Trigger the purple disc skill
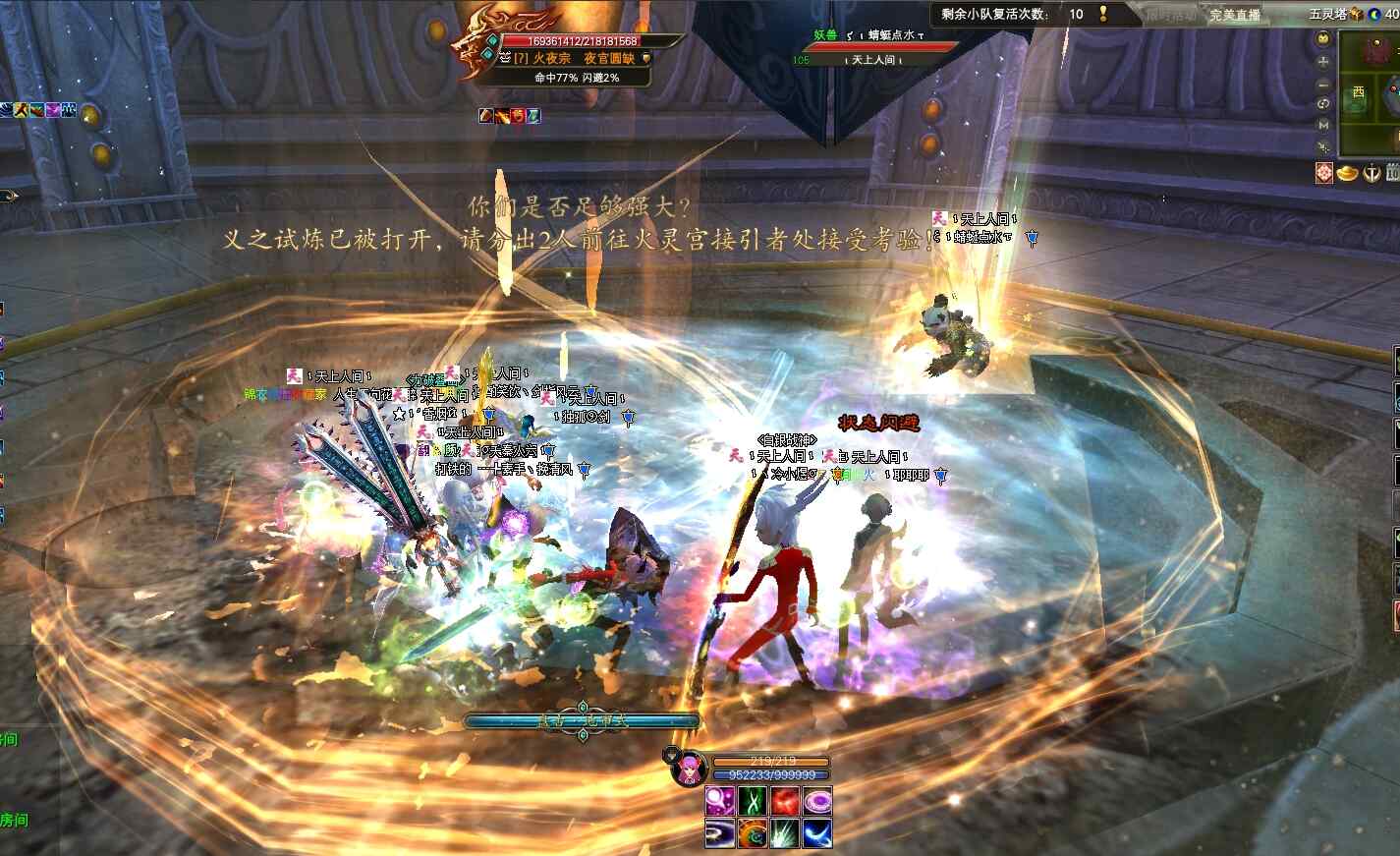The image size is (1400, 856). [x=817, y=801]
